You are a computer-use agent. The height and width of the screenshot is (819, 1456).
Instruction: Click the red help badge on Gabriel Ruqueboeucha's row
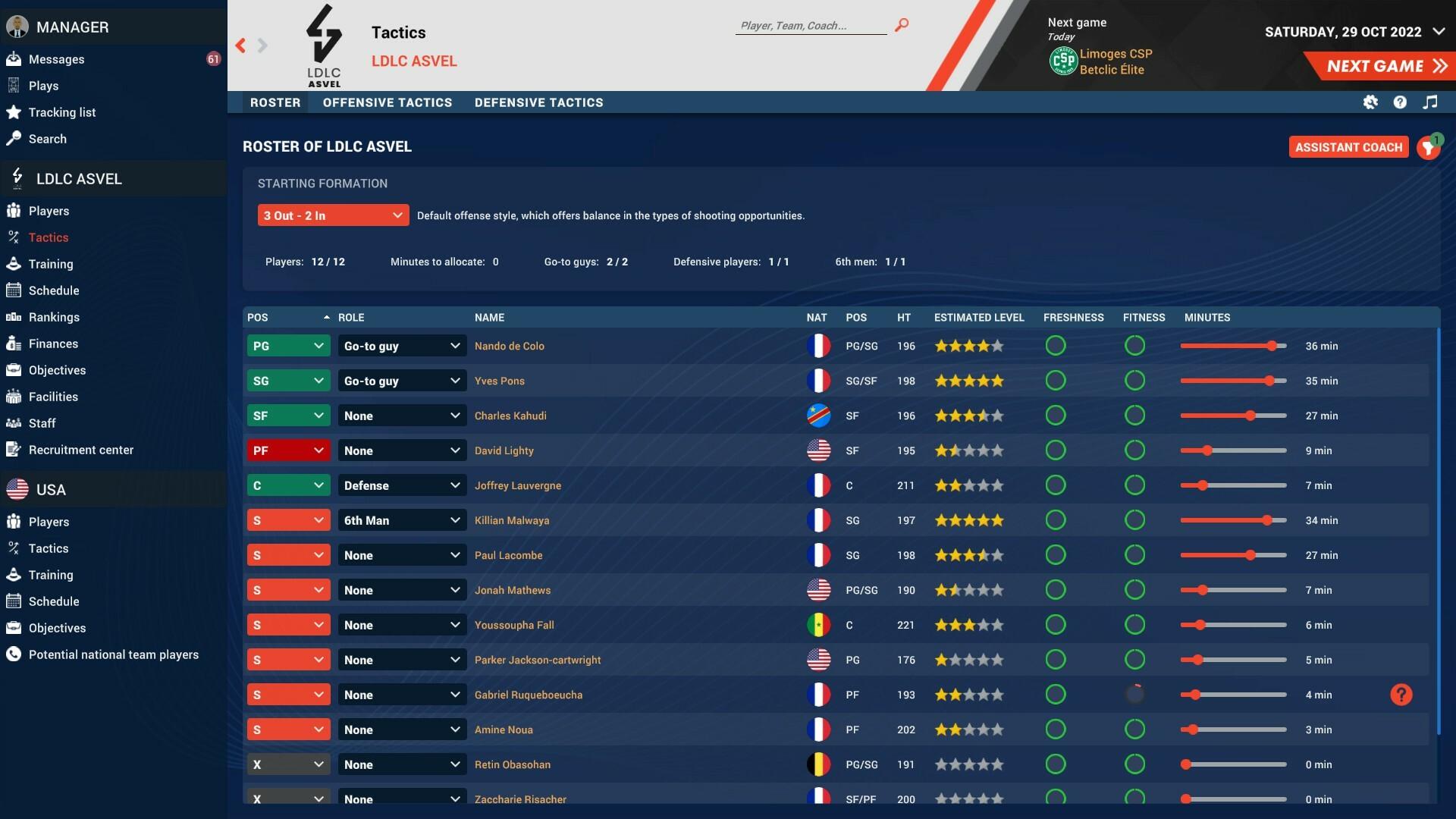(1401, 694)
